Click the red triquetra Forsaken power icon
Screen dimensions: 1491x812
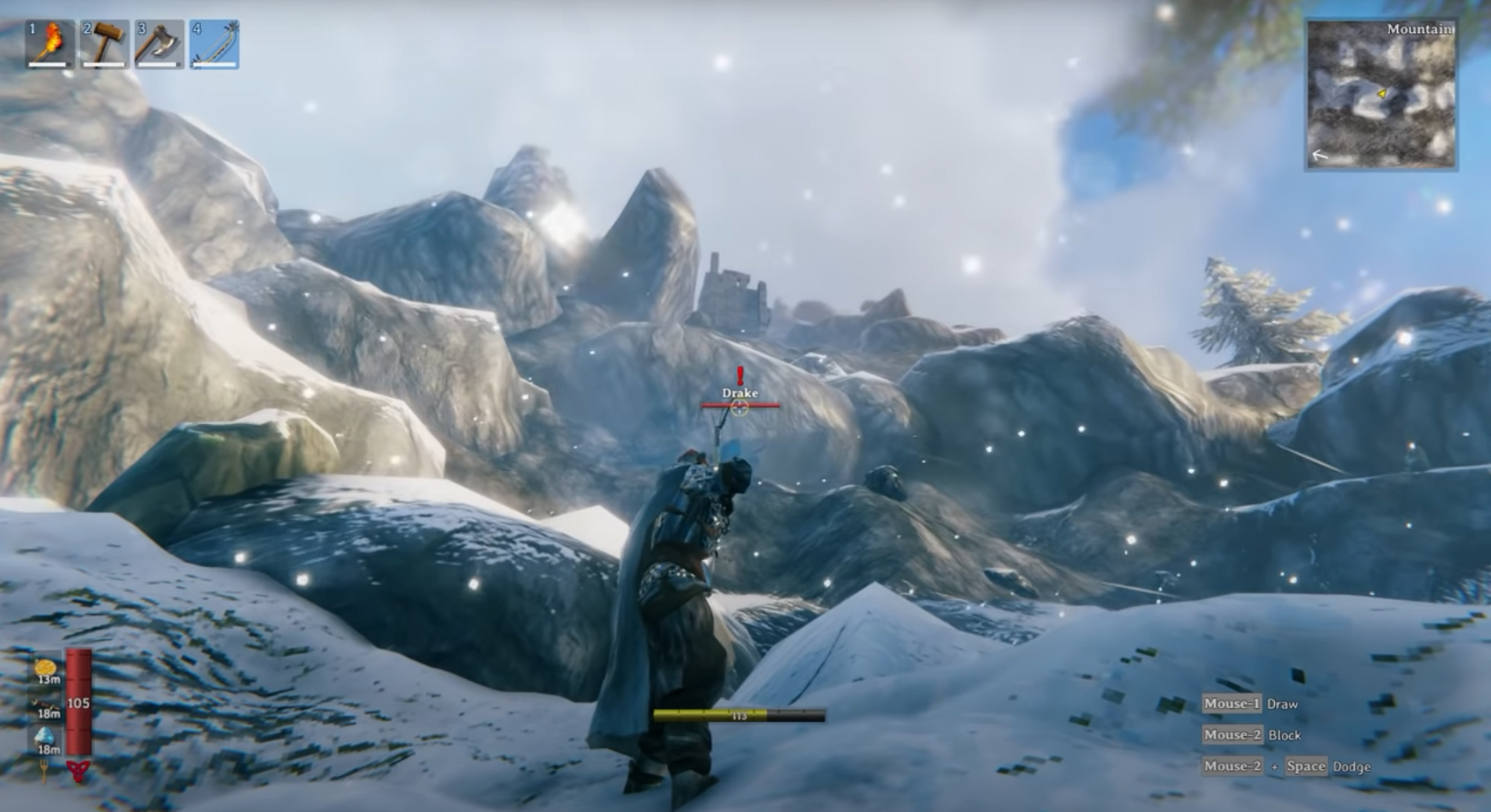(78, 771)
